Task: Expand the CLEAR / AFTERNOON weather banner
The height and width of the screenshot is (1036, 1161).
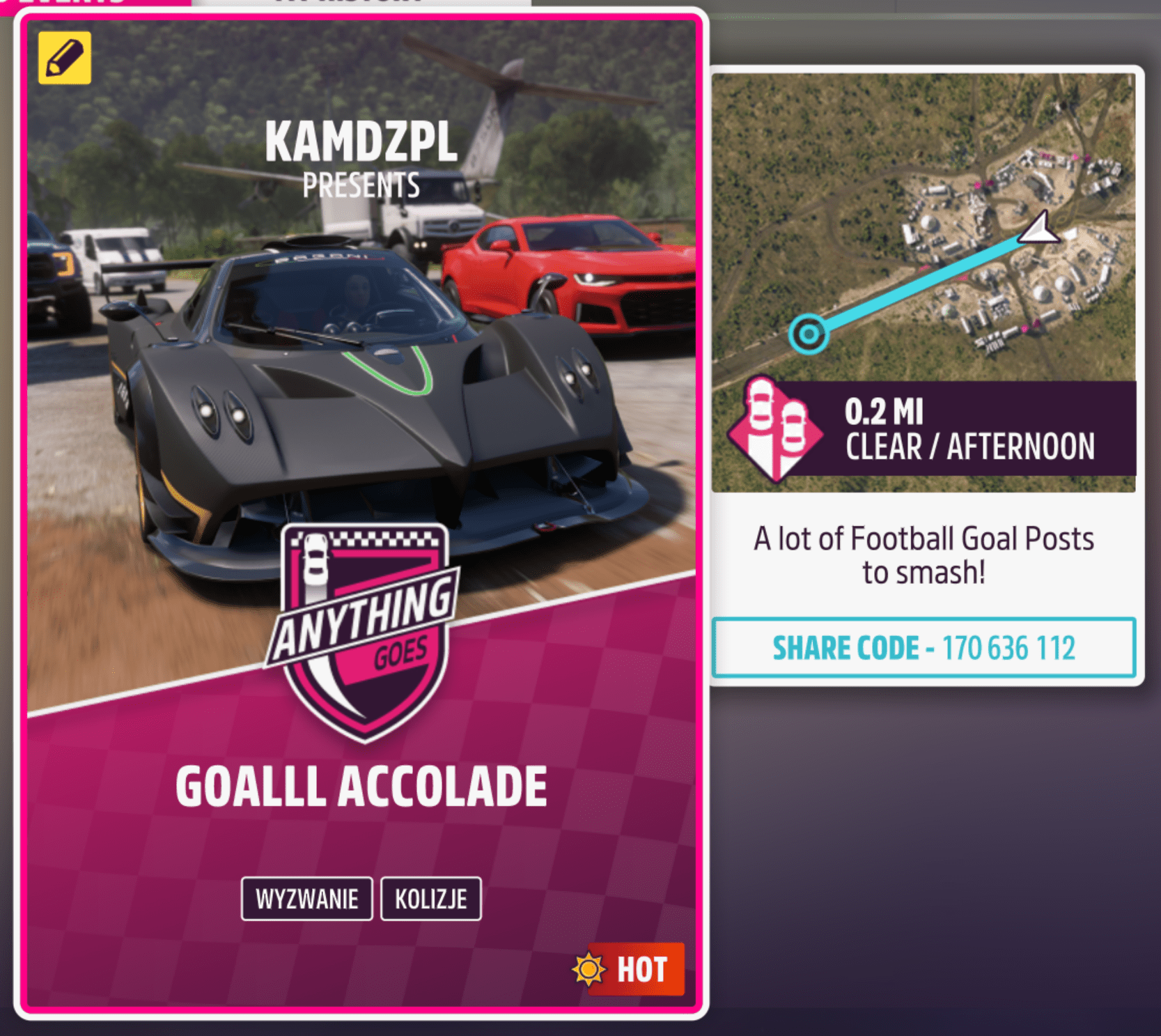Action: [x=969, y=446]
